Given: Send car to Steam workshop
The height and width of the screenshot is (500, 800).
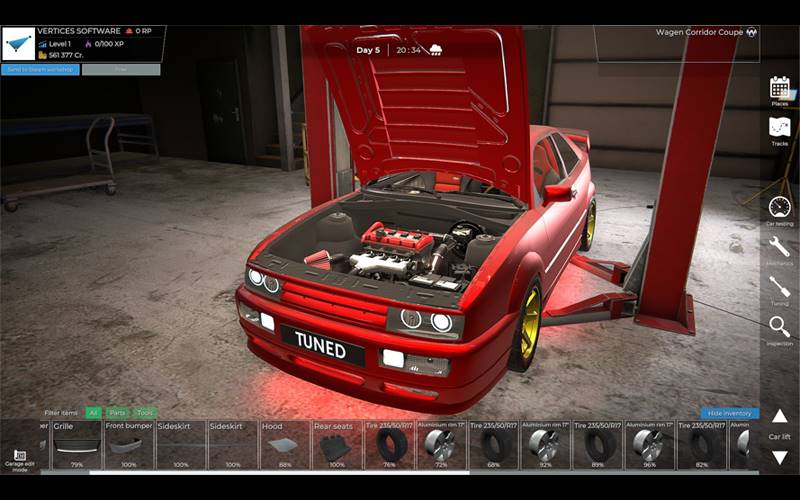Looking at the screenshot, I should [x=40, y=70].
